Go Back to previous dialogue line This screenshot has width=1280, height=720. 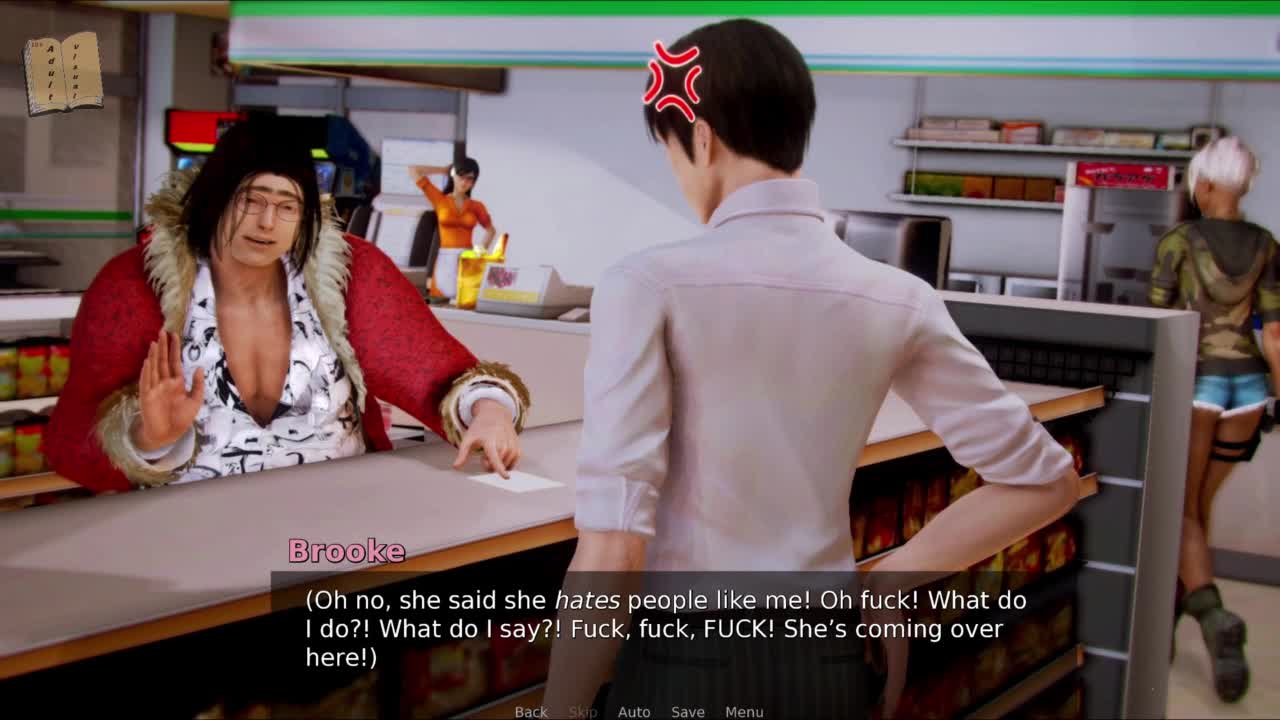(531, 712)
